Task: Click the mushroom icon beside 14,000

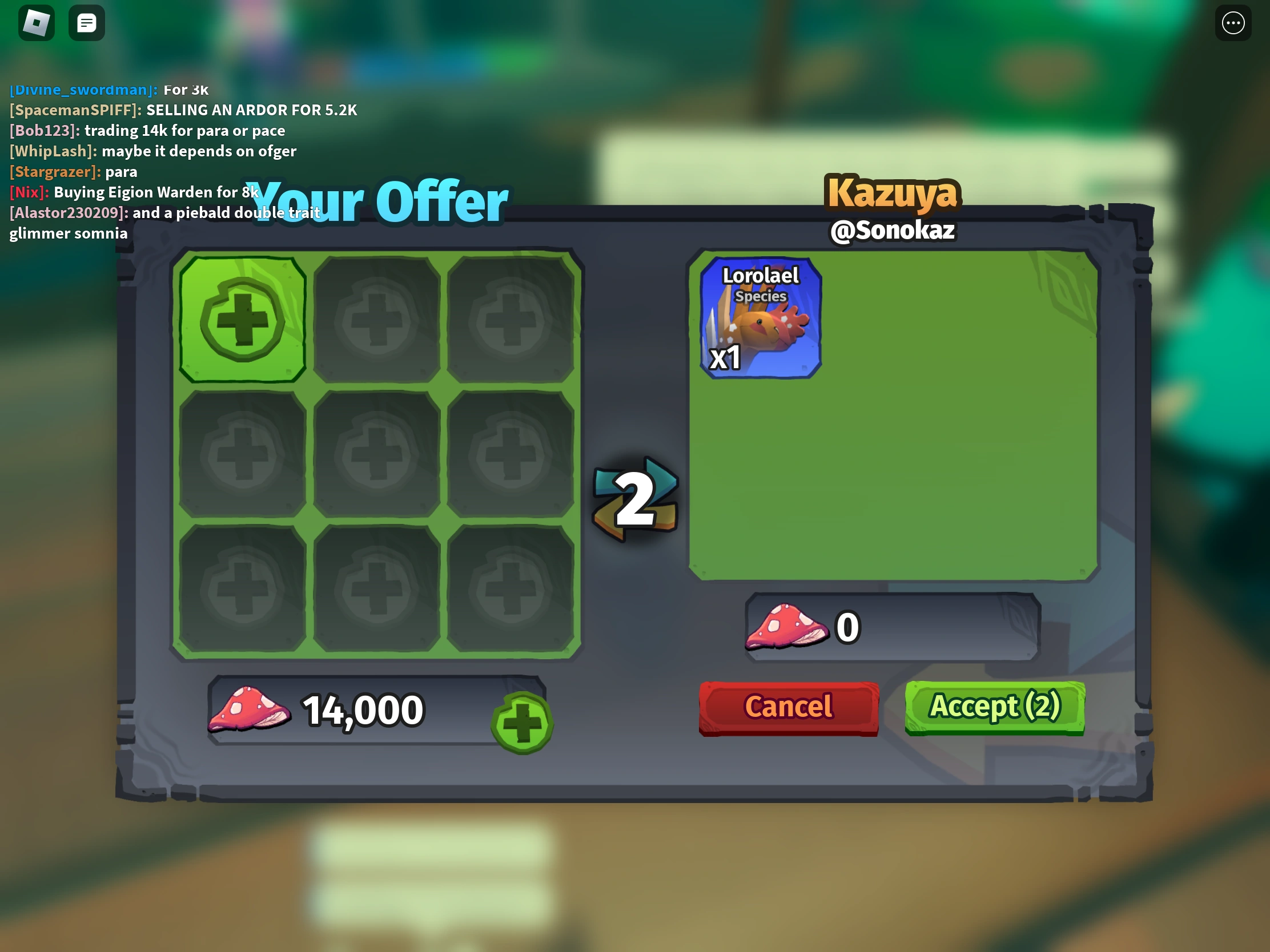Action: tap(251, 710)
